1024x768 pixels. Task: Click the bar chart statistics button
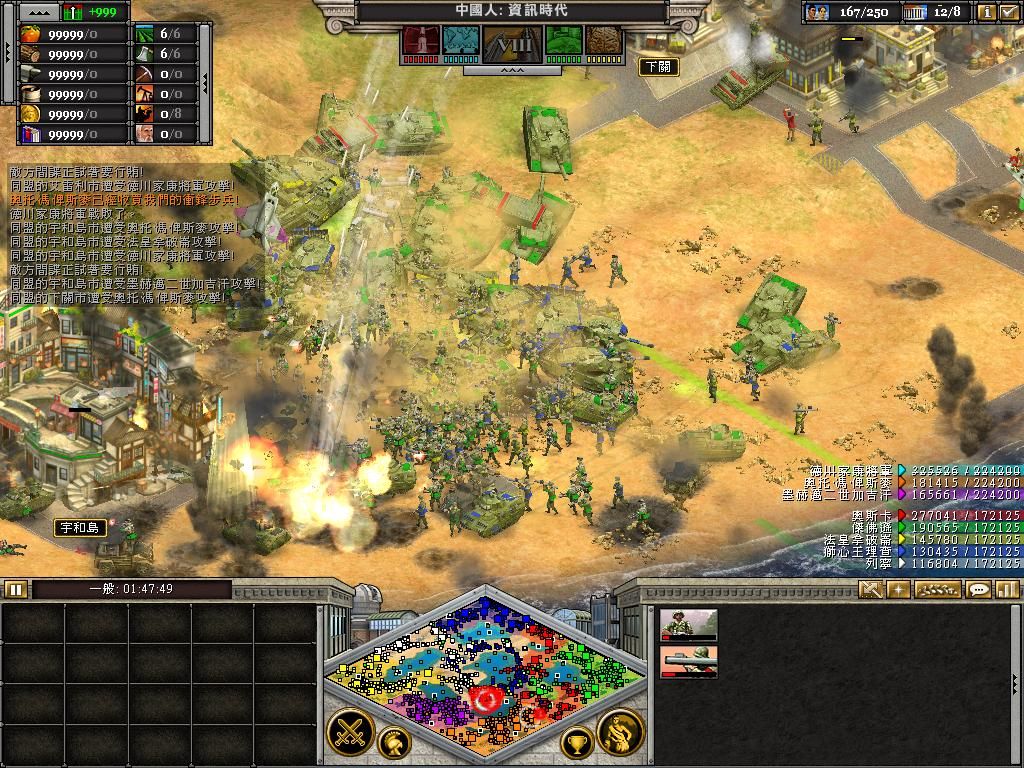tap(1007, 589)
